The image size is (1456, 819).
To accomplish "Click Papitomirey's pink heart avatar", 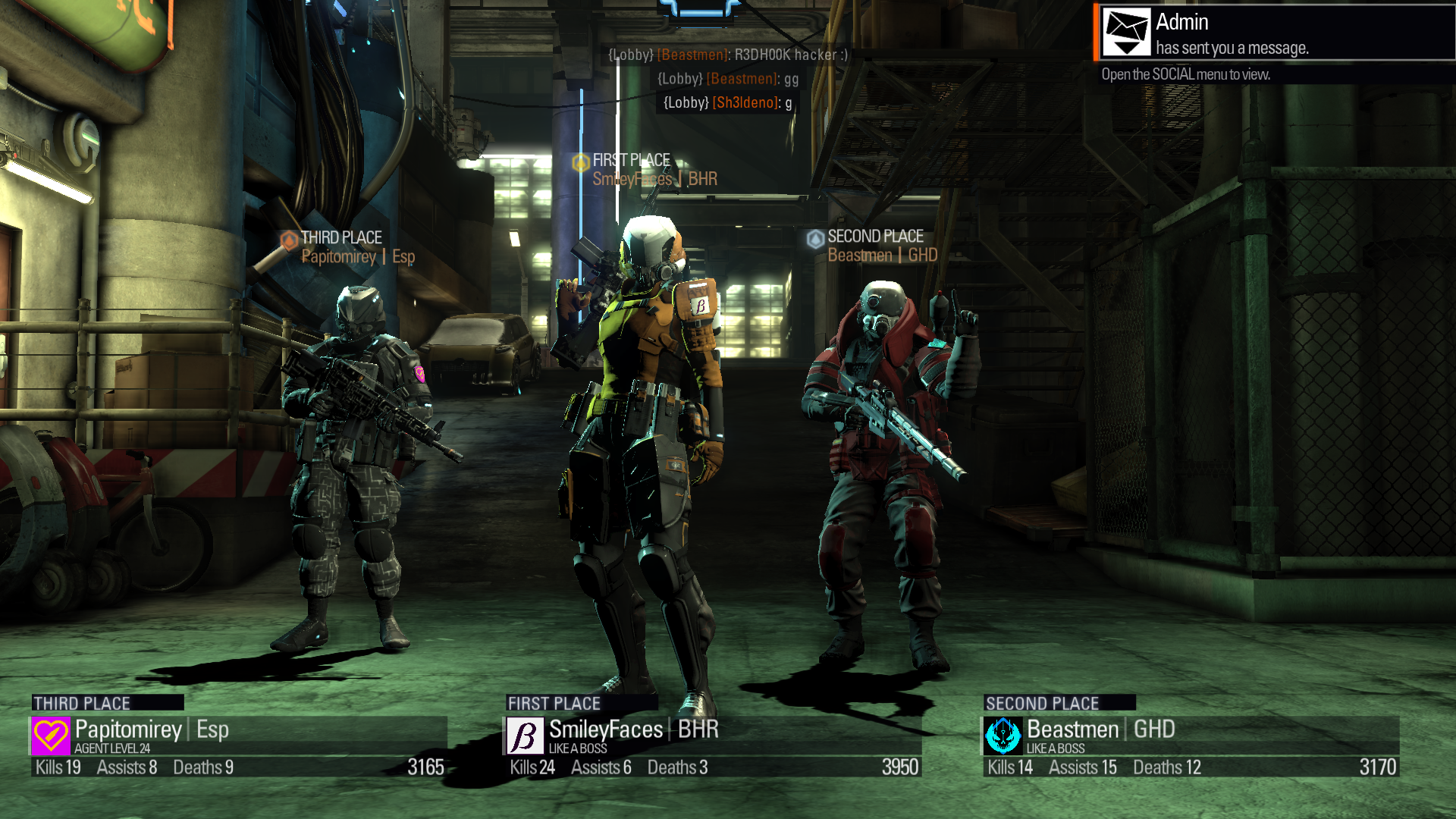I will [51, 736].
